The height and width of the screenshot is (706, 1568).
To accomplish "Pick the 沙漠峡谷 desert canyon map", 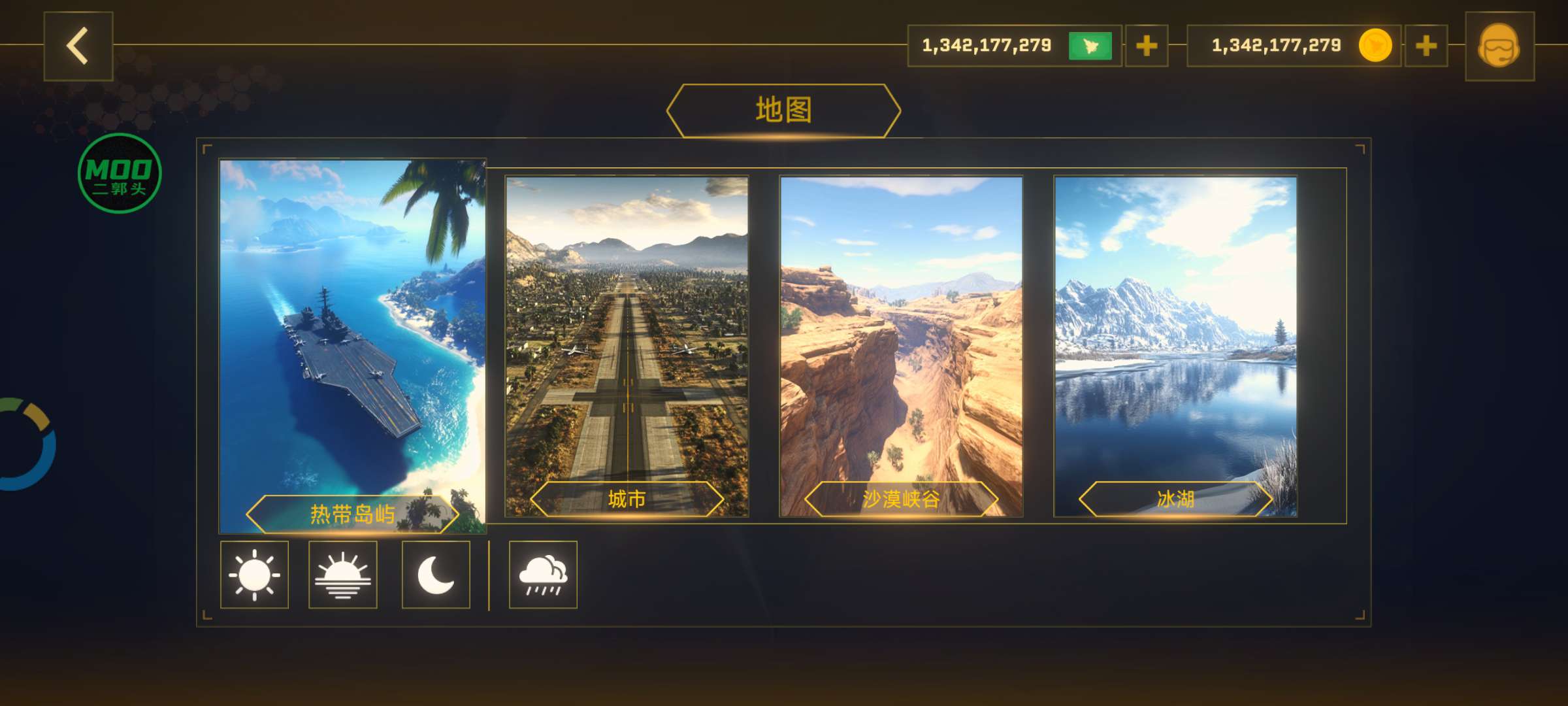I will pos(901,345).
